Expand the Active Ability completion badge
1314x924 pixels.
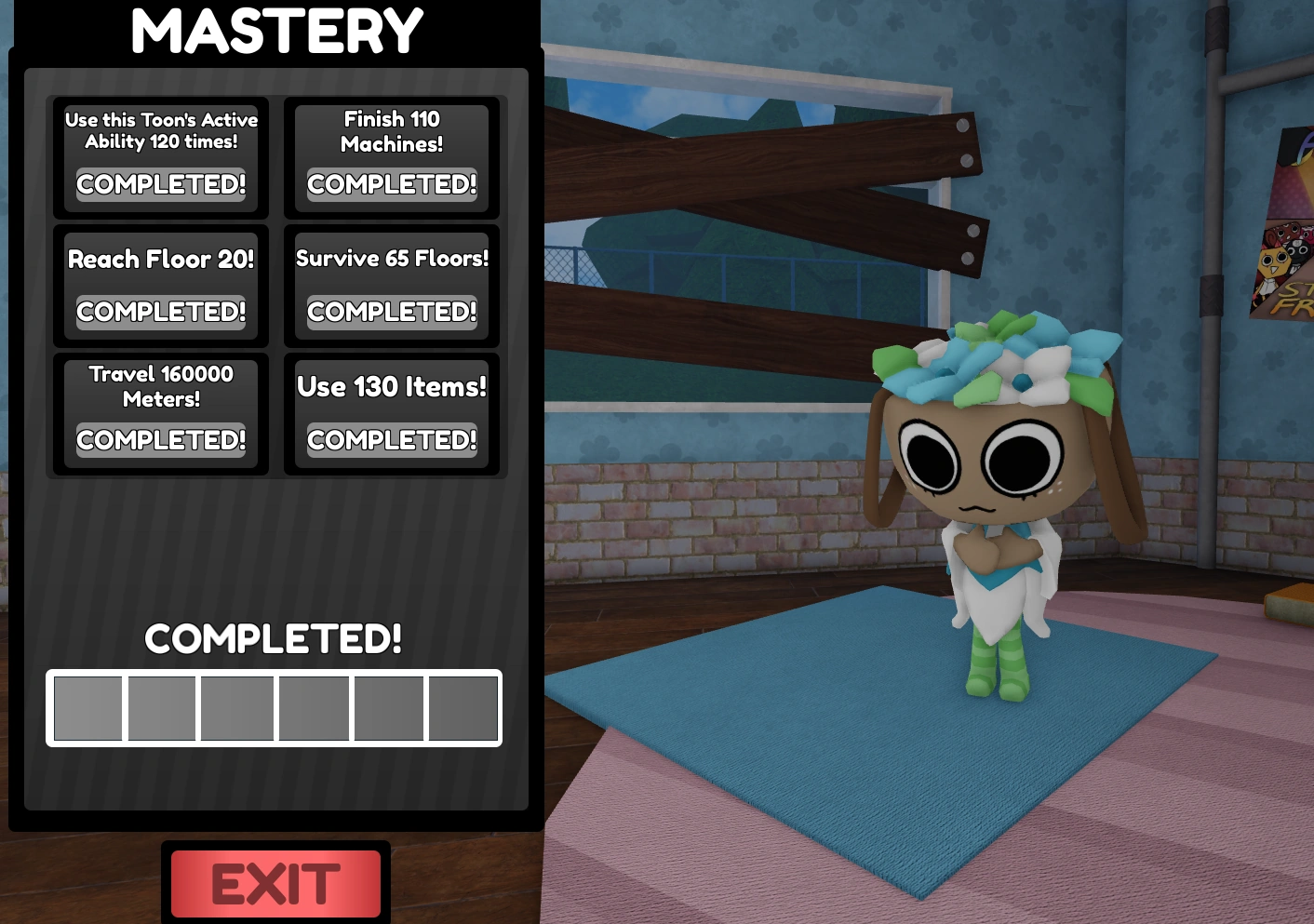160,184
